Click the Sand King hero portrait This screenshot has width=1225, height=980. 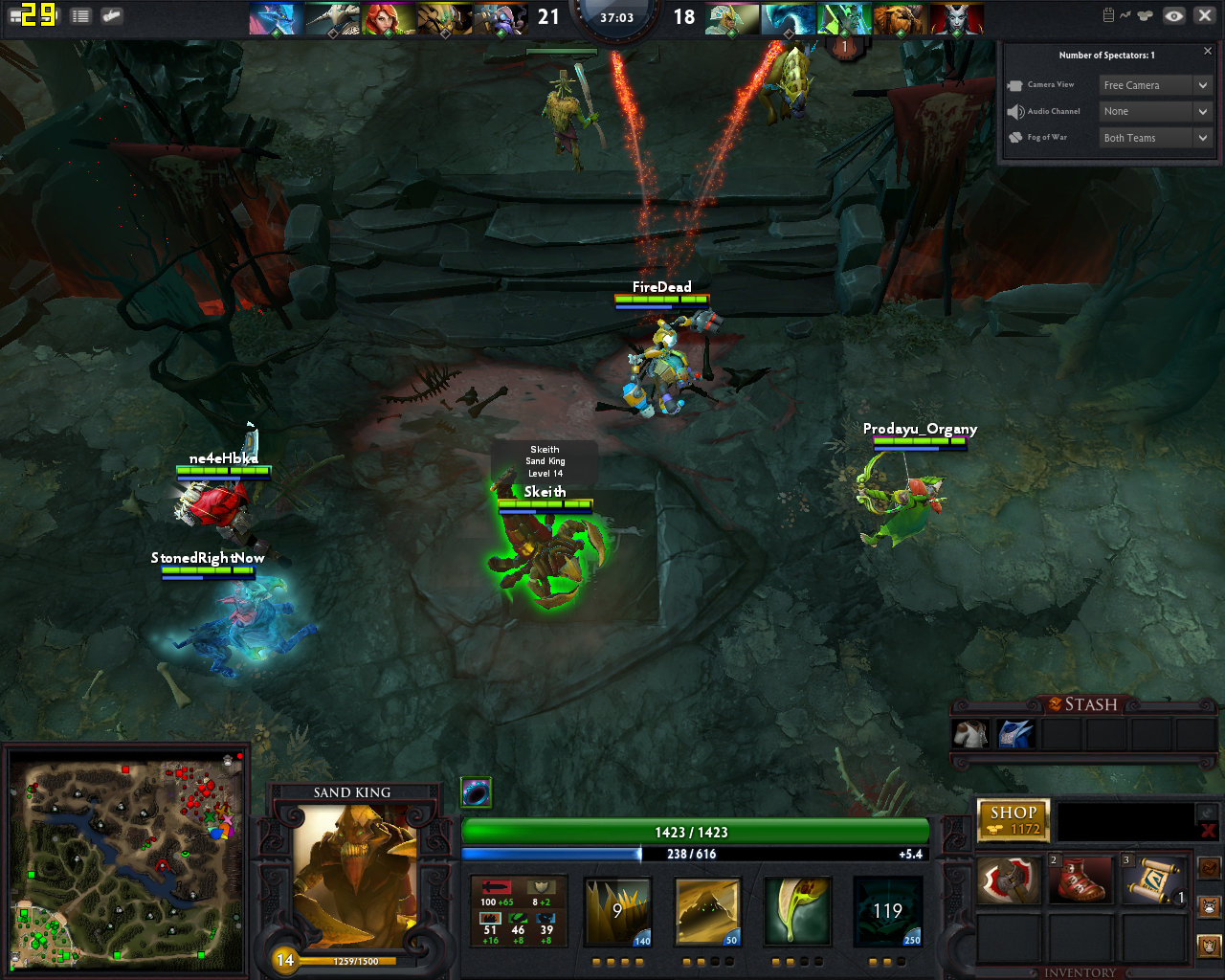click(353, 873)
